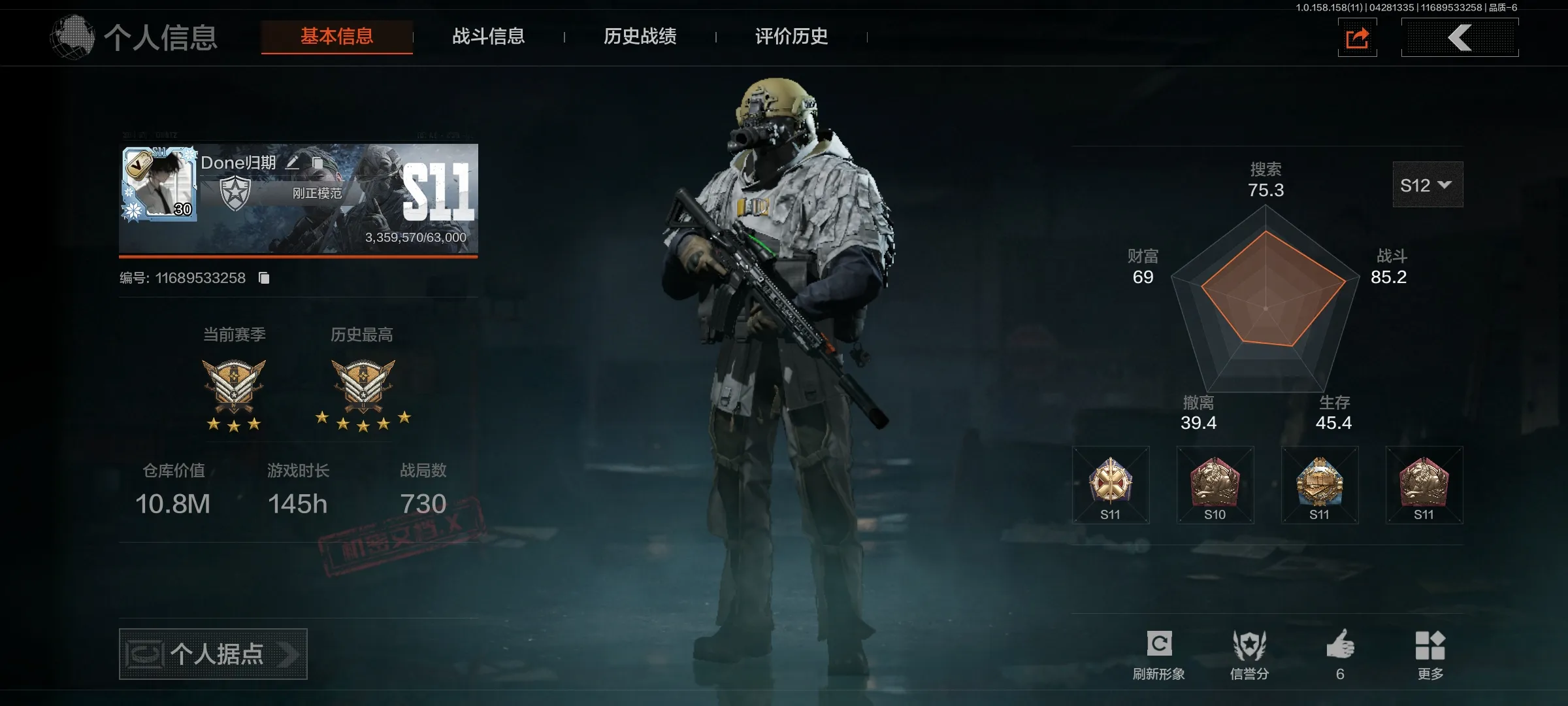Switch to the 基本信息 tab

coord(336,37)
